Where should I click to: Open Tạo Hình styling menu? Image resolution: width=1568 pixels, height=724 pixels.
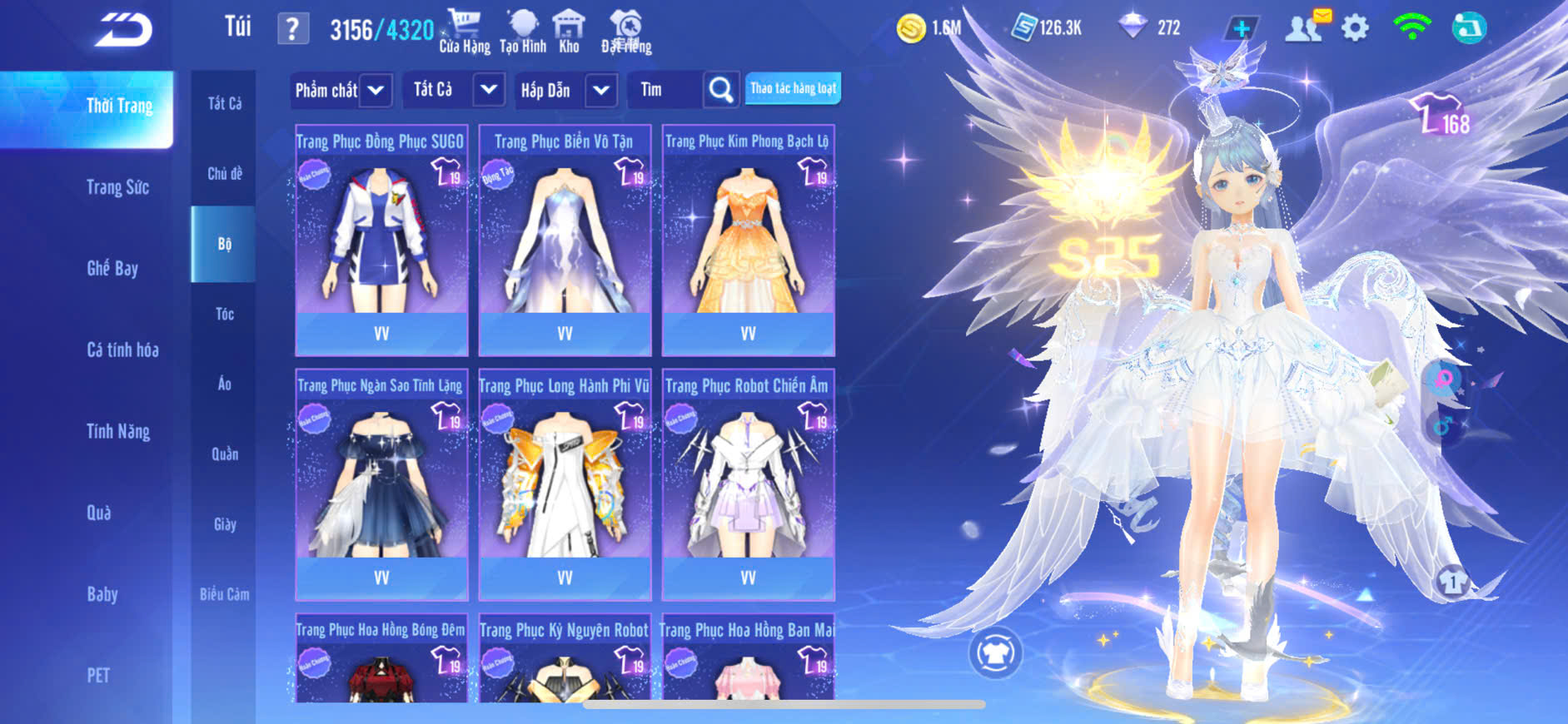523,31
